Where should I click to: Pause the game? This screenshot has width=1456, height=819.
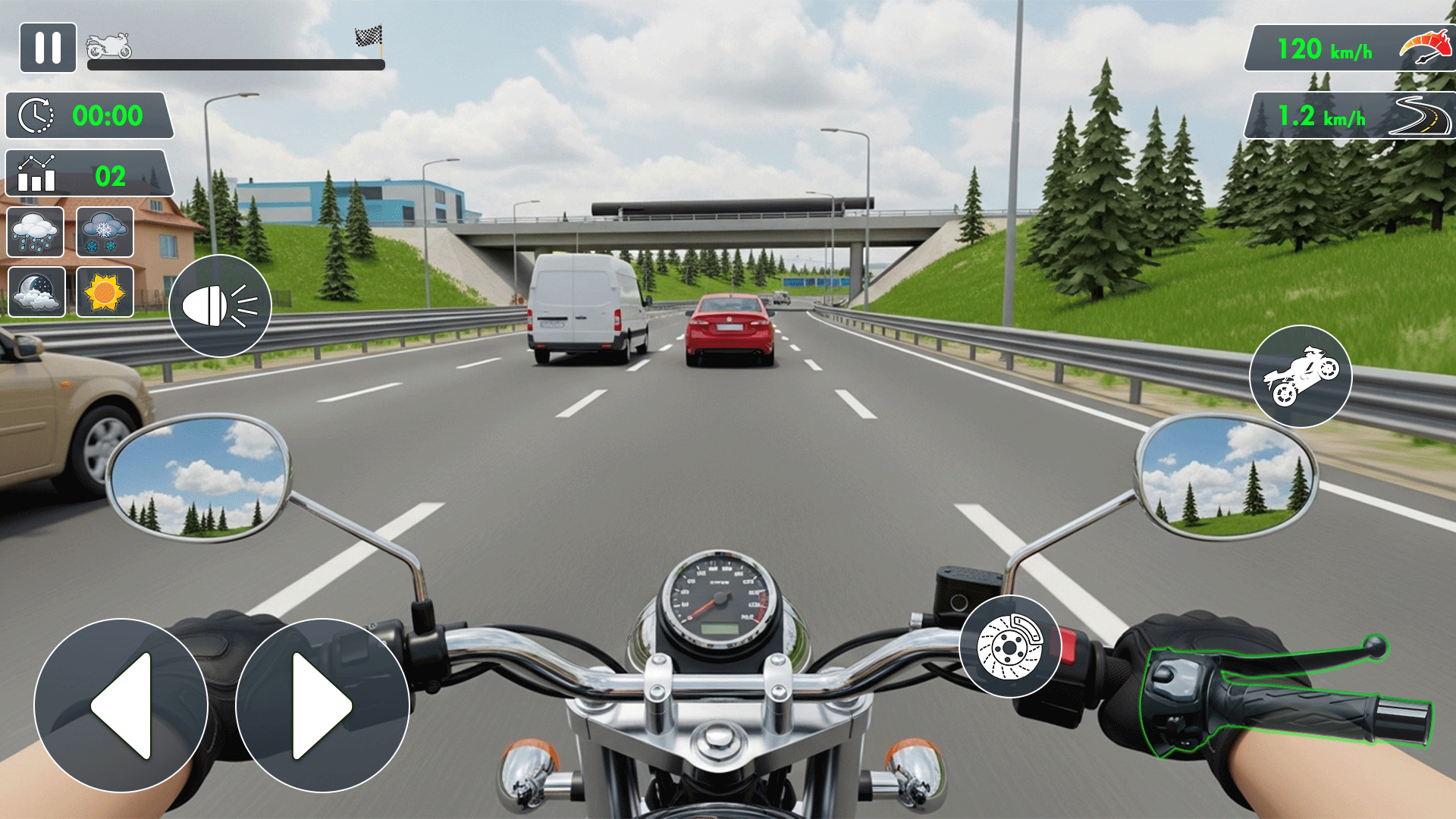pyautogui.click(x=47, y=49)
